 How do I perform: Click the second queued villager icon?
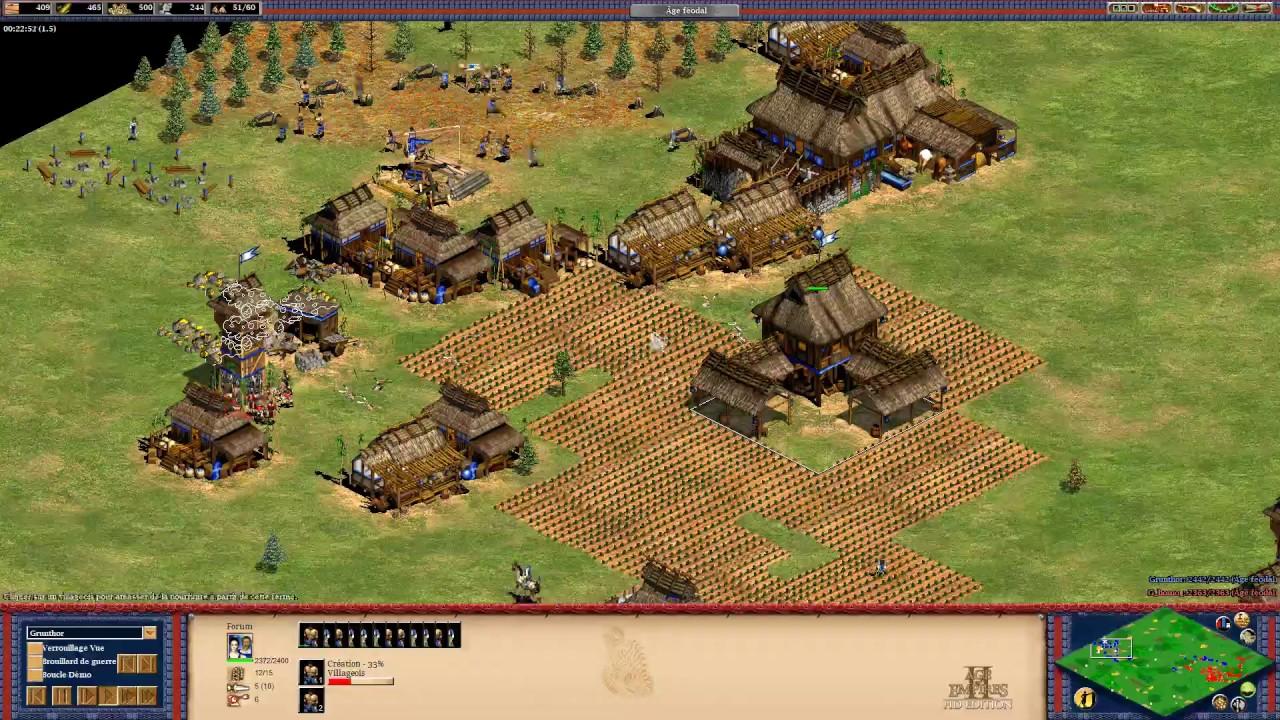312,700
